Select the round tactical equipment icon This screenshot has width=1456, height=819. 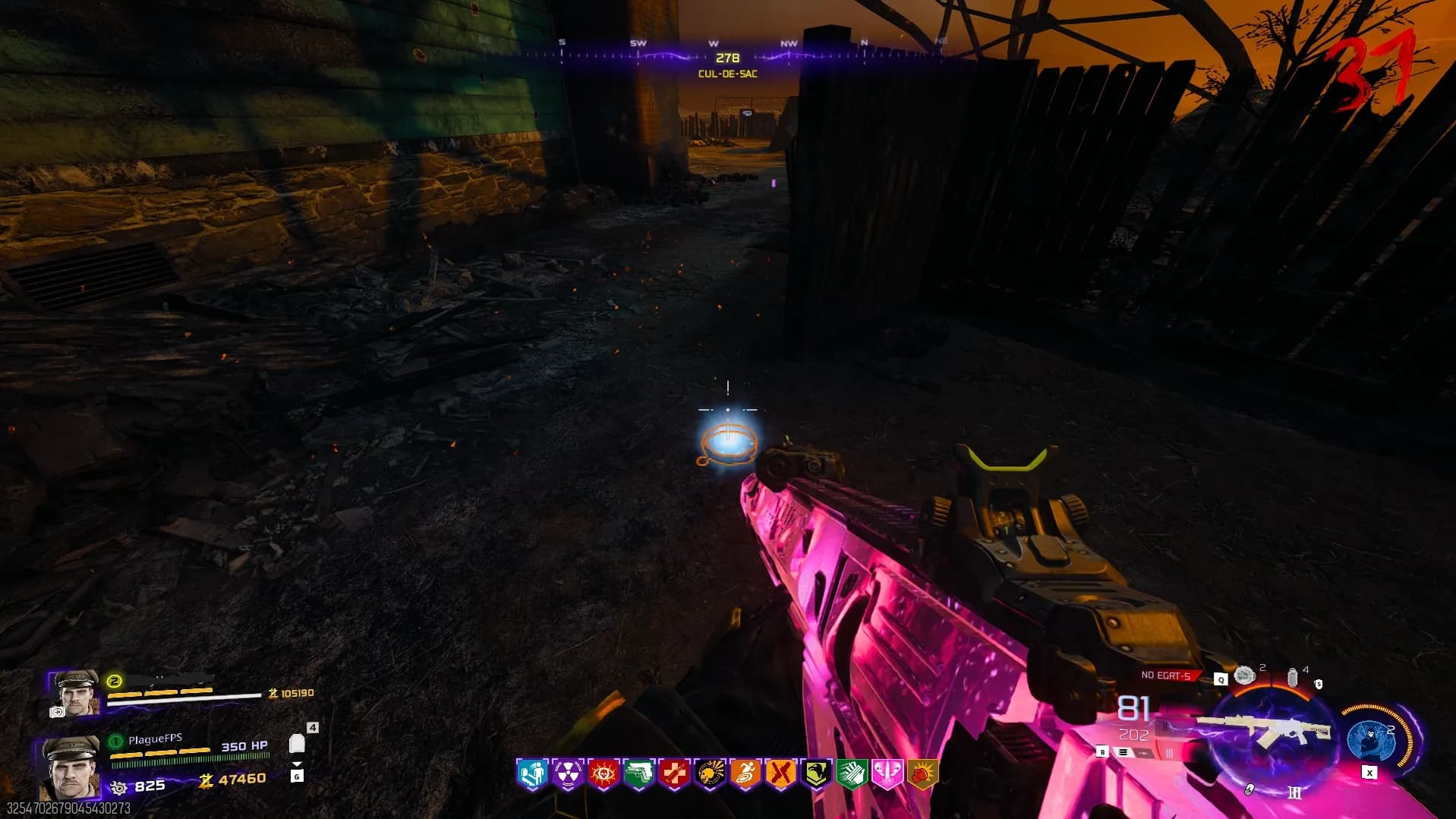(x=1245, y=675)
